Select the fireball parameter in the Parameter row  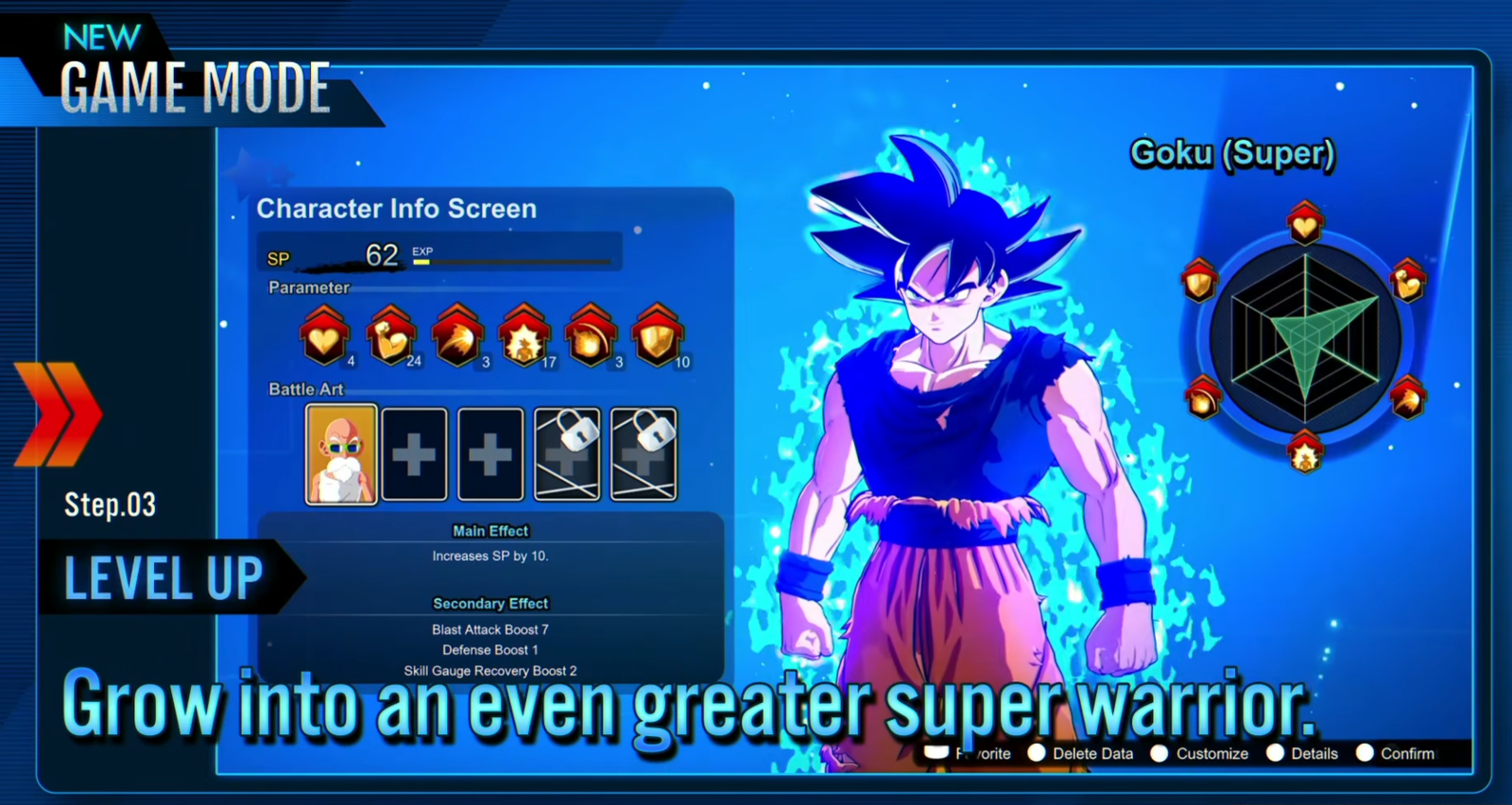(x=591, y=336)
